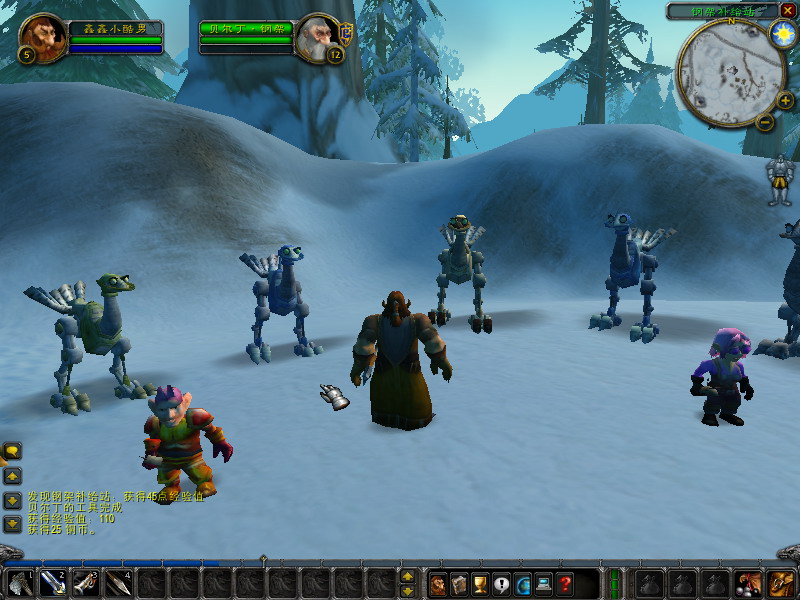Close the minimap with the X button
This screenshot has width=800, height=600.
point(789,10)
